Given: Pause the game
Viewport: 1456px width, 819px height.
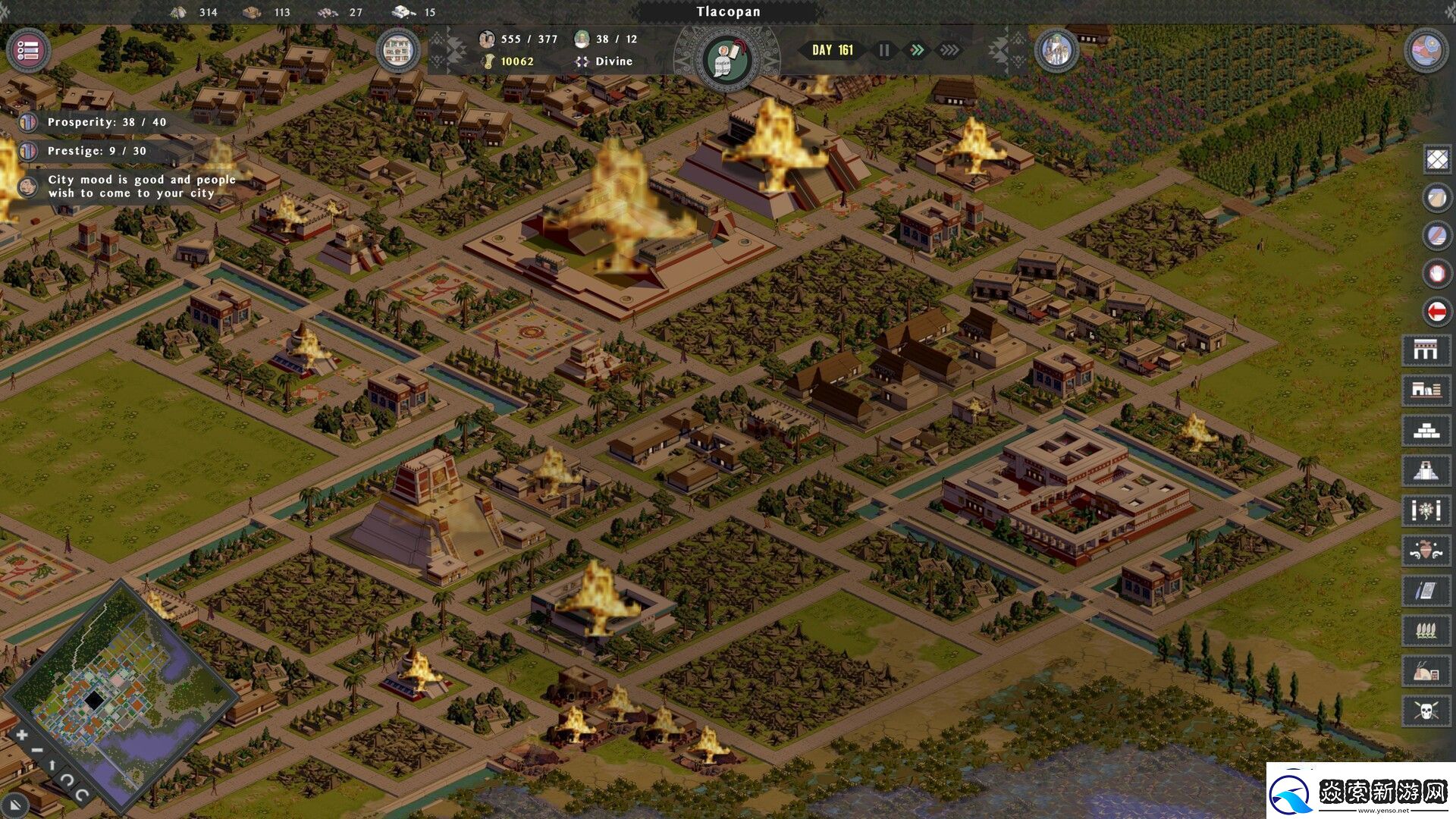Looking at the screenshot, I should tap(884, 50).
